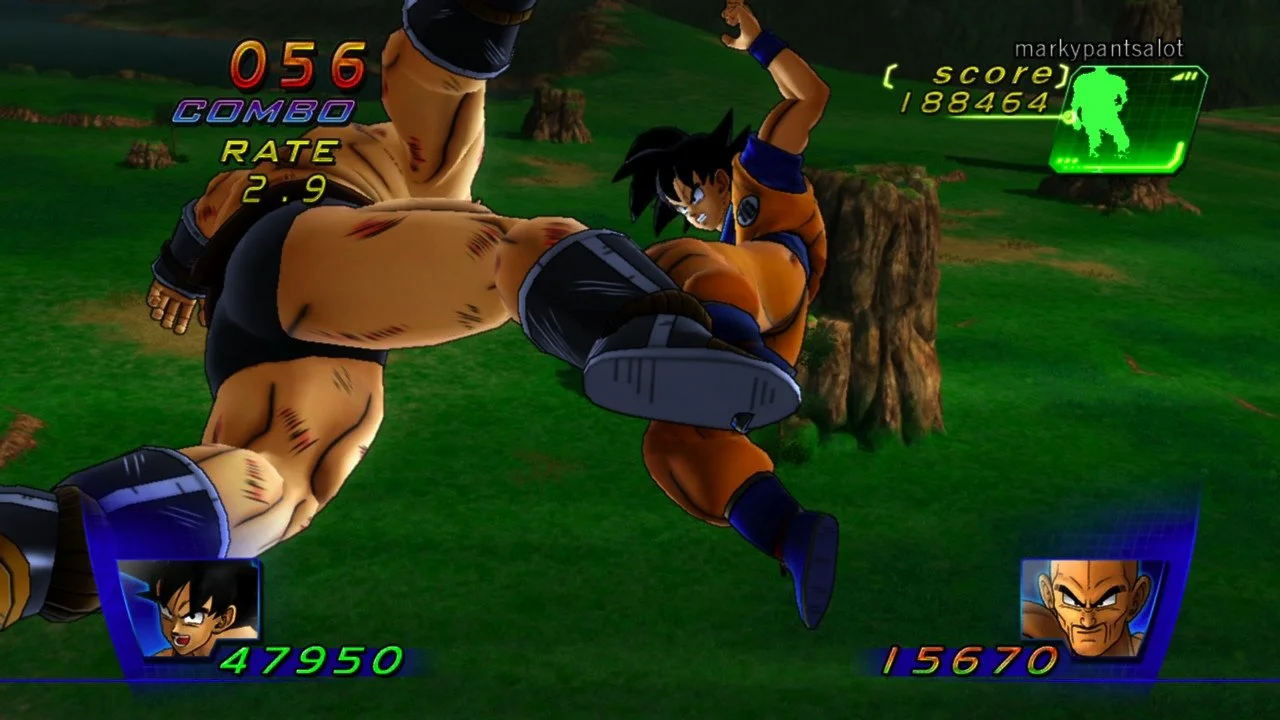1280x720 pixels.
Task: Click the yellow dot marker on the radar edge
Action: 1070,117
